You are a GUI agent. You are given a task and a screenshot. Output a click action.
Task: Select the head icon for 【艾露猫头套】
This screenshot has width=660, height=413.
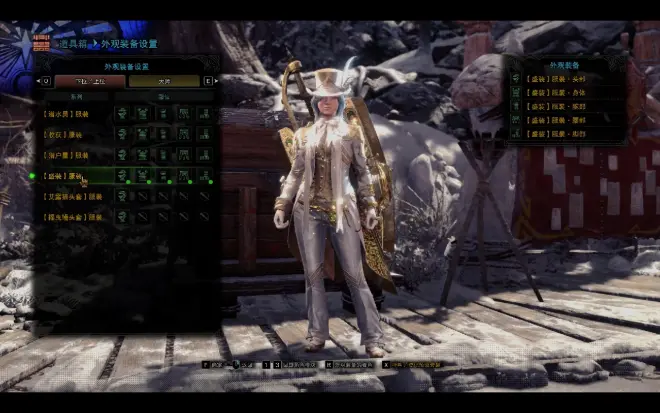tap(122, 197)
